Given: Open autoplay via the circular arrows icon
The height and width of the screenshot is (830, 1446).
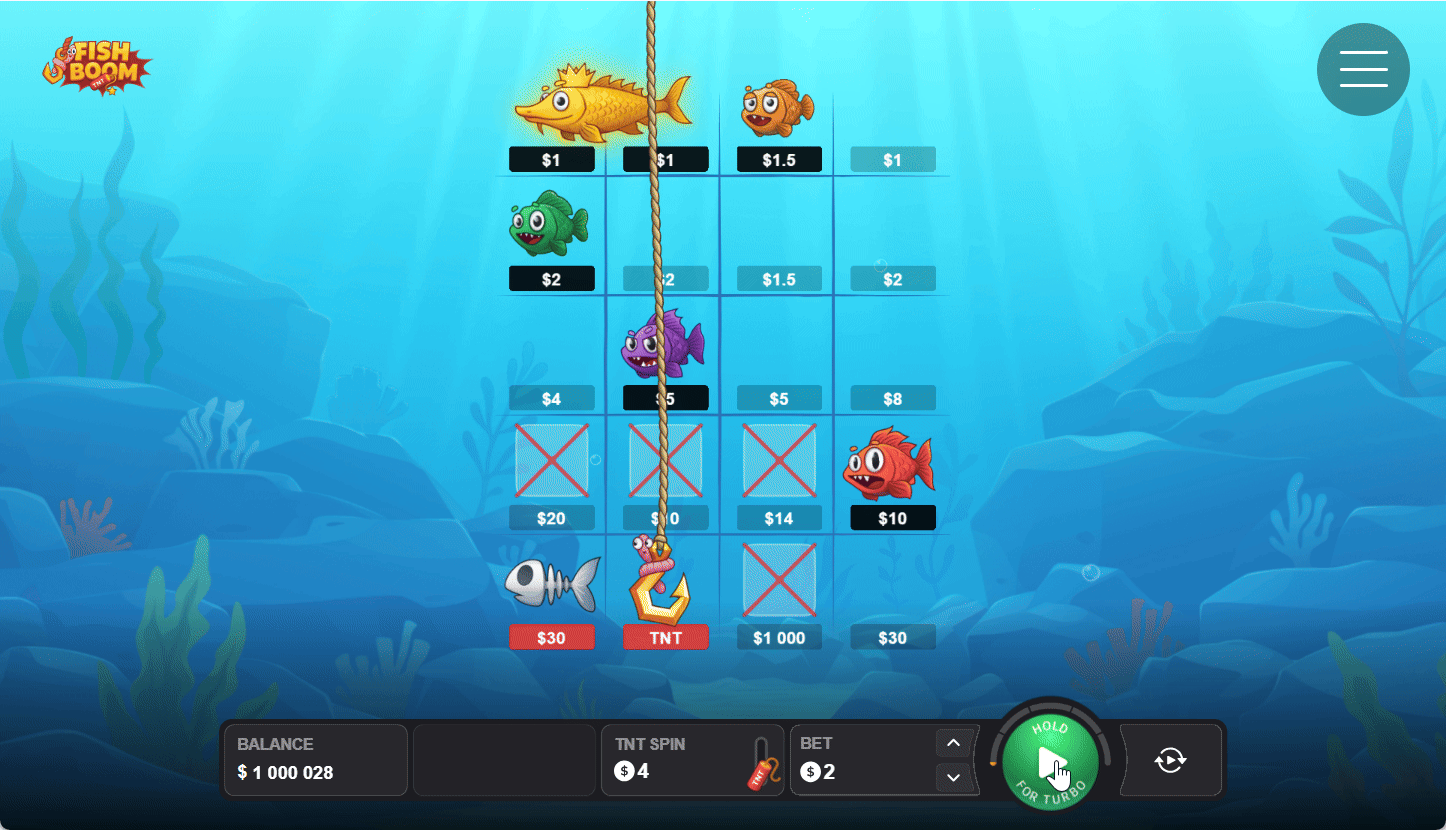Looking at the screenshot, I should [1170, 760].
